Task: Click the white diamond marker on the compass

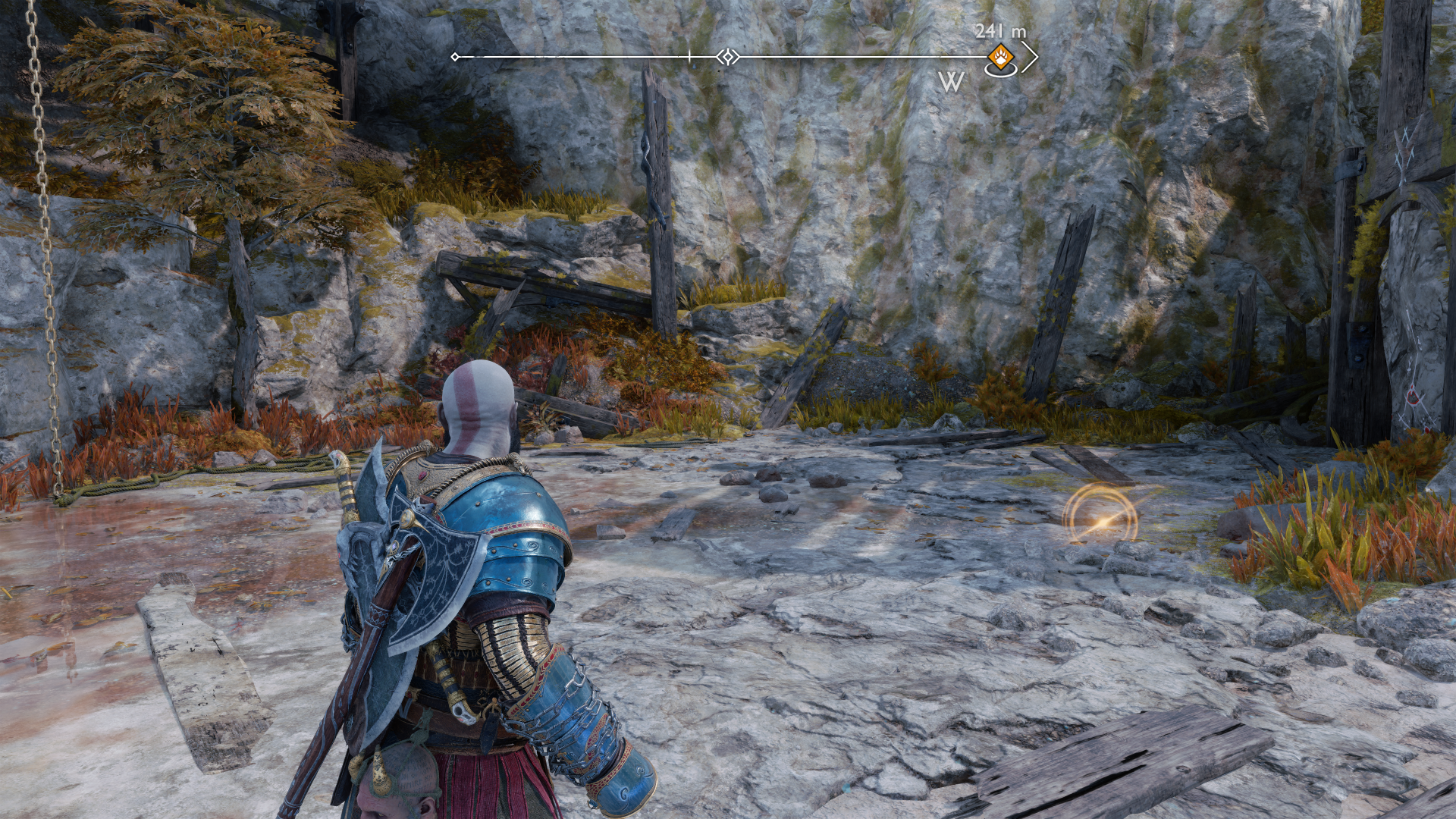Action: pos(728,57)
